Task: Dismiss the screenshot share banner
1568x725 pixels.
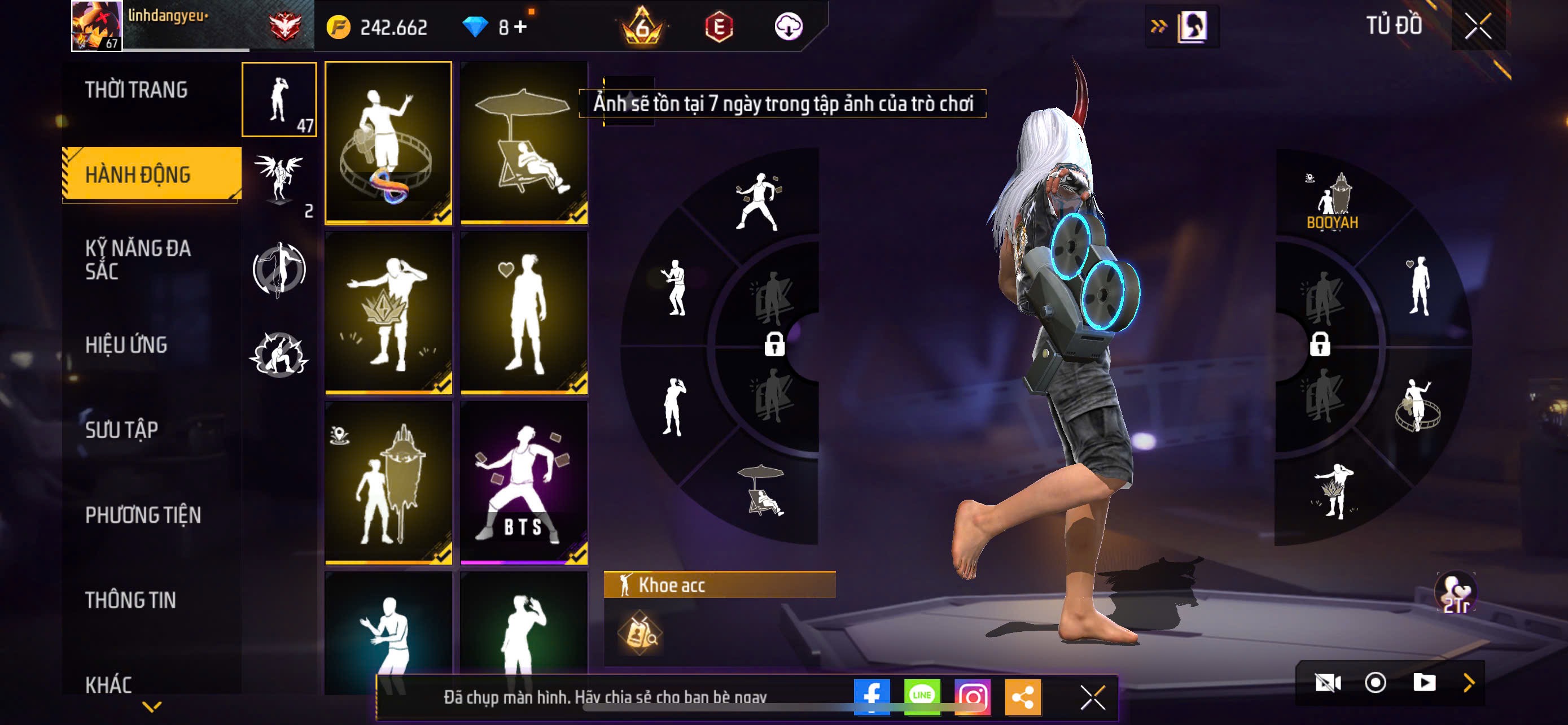Action: click(1092, 697)
